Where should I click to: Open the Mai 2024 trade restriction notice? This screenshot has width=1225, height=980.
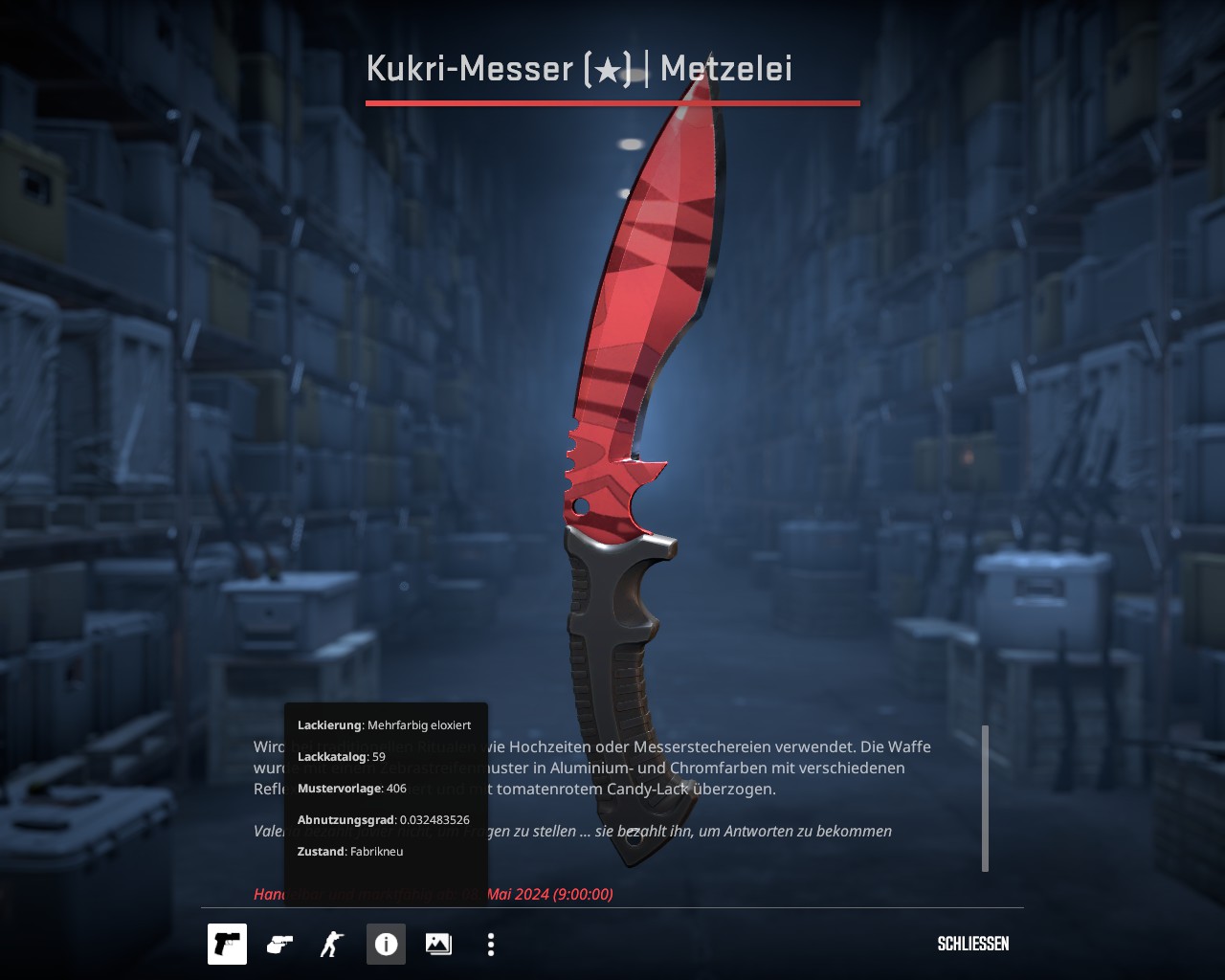[433, 894]
